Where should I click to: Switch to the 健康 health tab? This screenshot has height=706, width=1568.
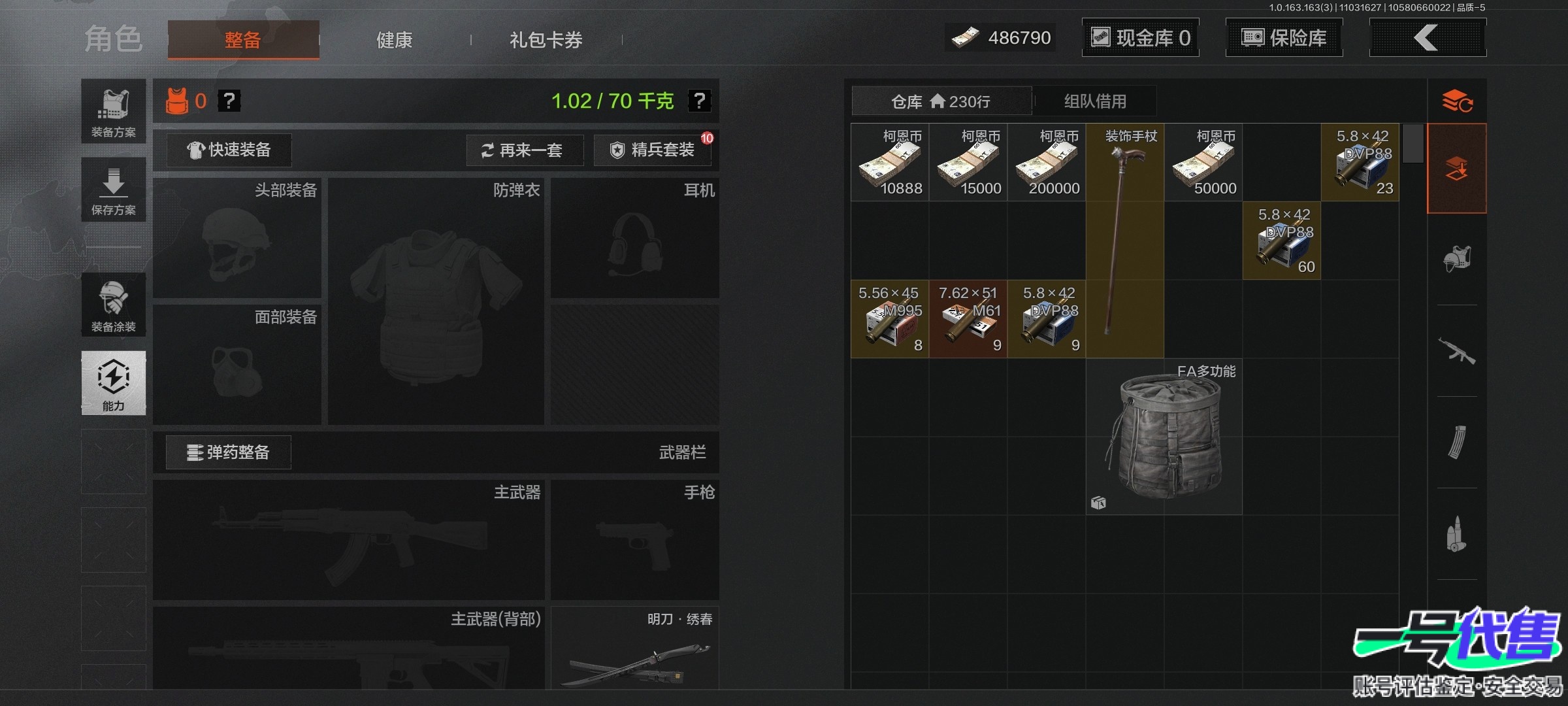[394, 40]
